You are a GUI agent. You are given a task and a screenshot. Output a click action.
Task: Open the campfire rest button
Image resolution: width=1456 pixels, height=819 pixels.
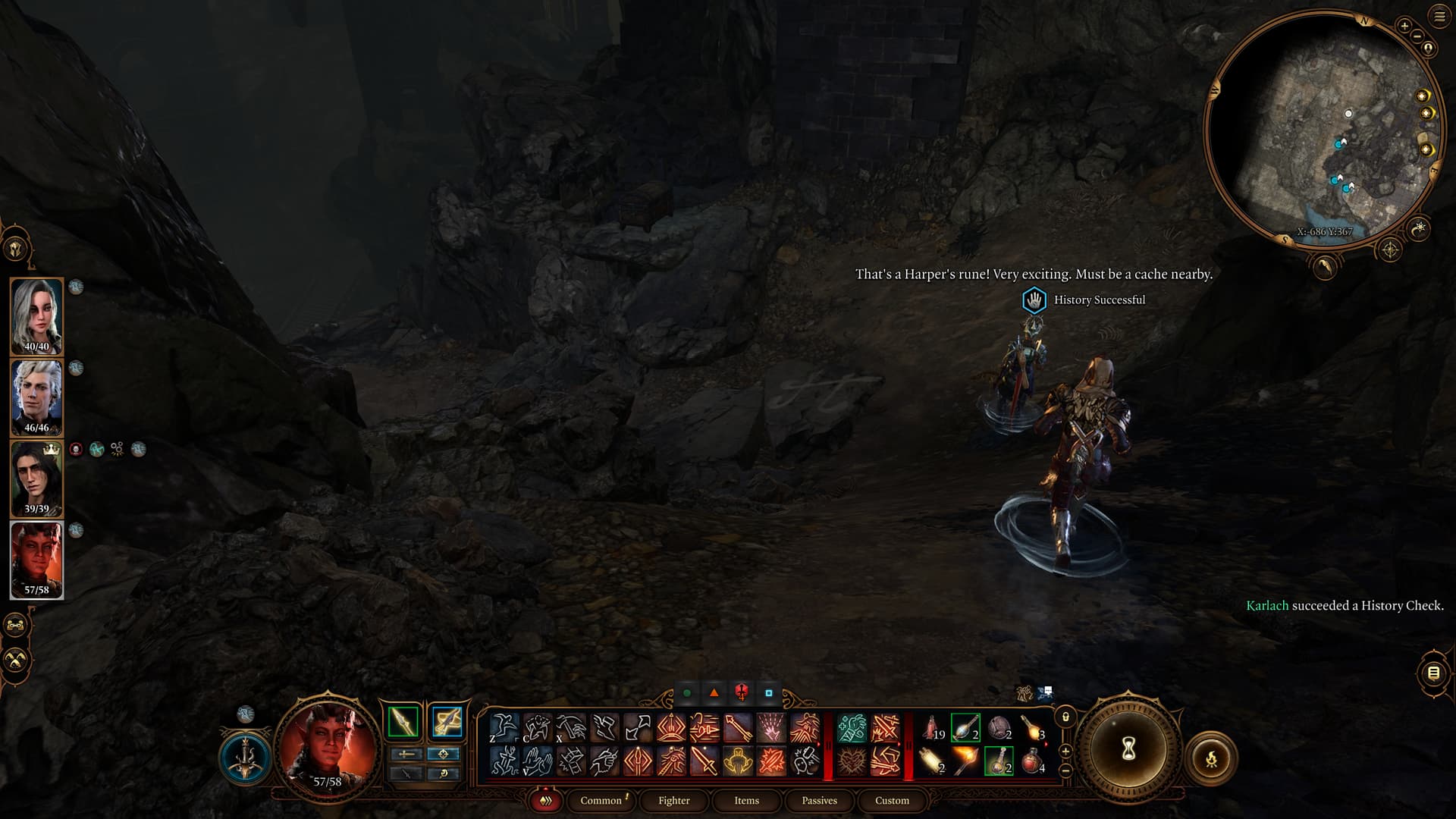1211,758
